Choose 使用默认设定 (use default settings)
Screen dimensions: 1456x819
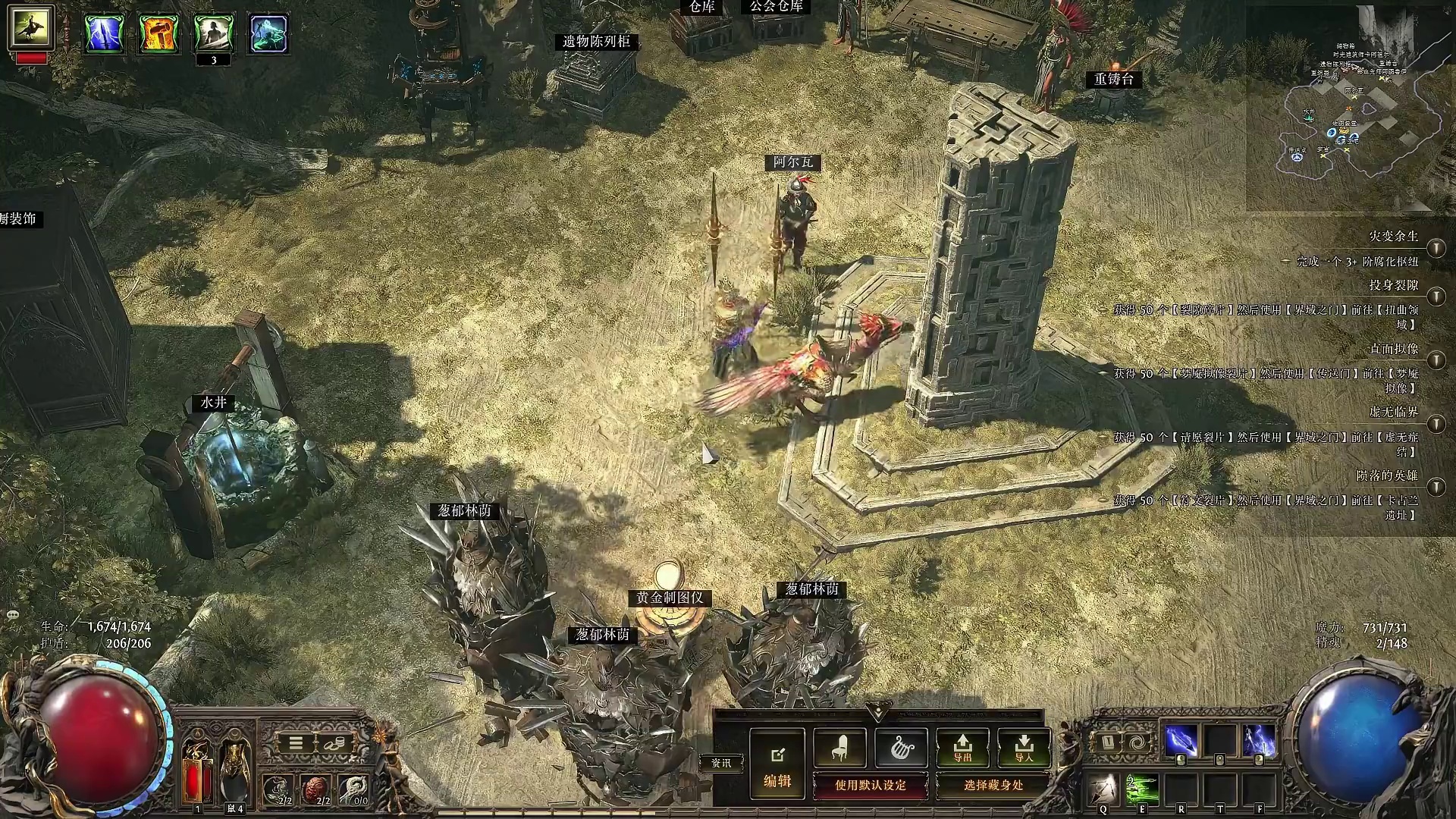pyautogui.click(x=870, y=786)
